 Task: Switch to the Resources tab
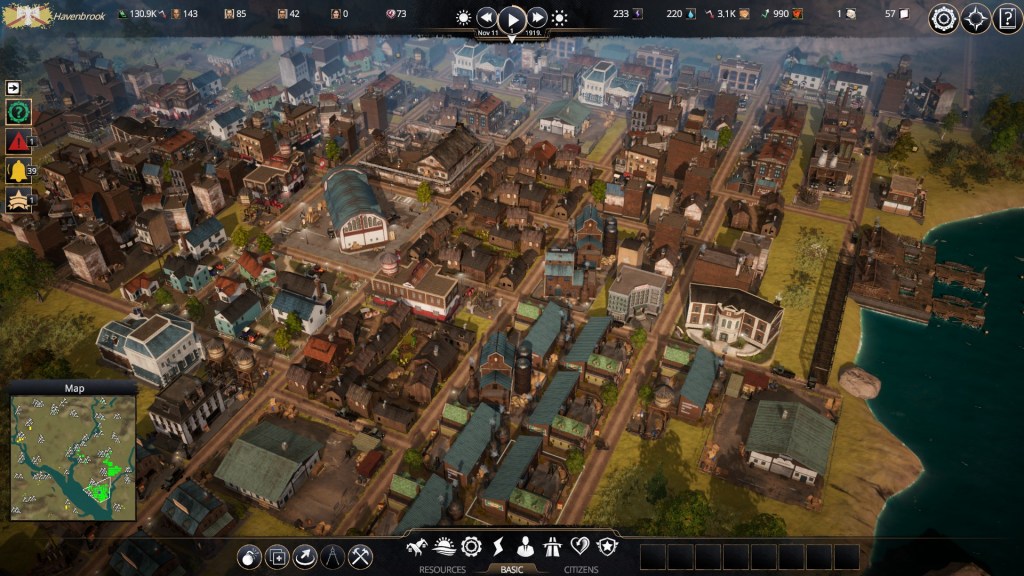(x=441, y=570)
